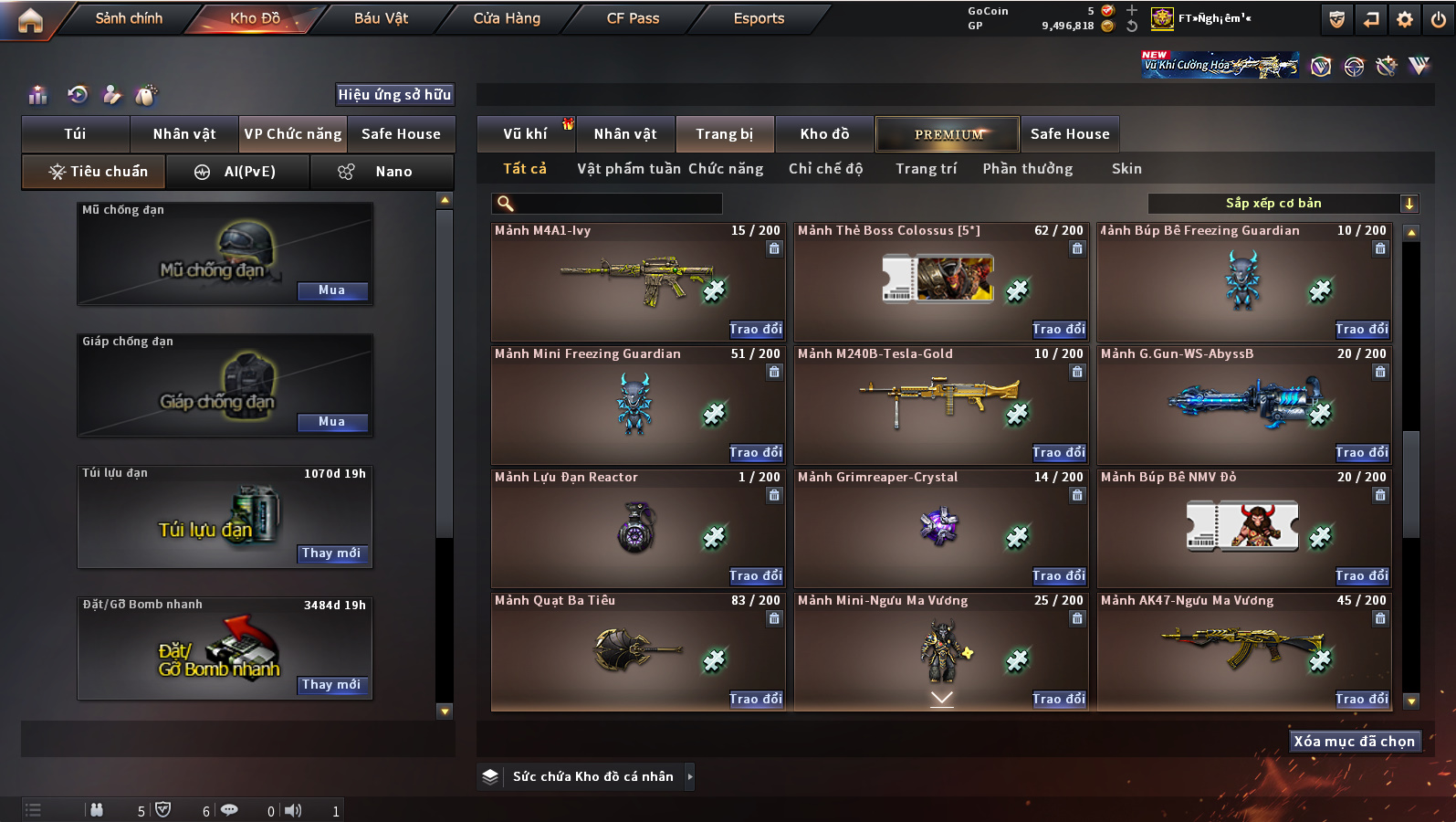The width and height of the screenshot is (1456, 822).
Task: Click the power button to exit
Action: click(x=1439, y=19)
